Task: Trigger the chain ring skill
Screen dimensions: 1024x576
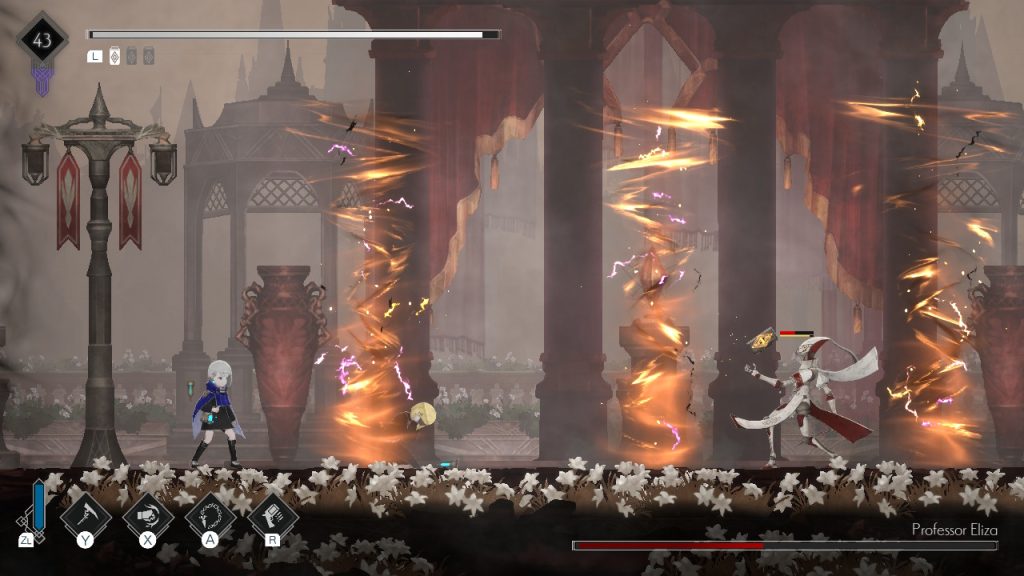Action: [x=209, y=515]
